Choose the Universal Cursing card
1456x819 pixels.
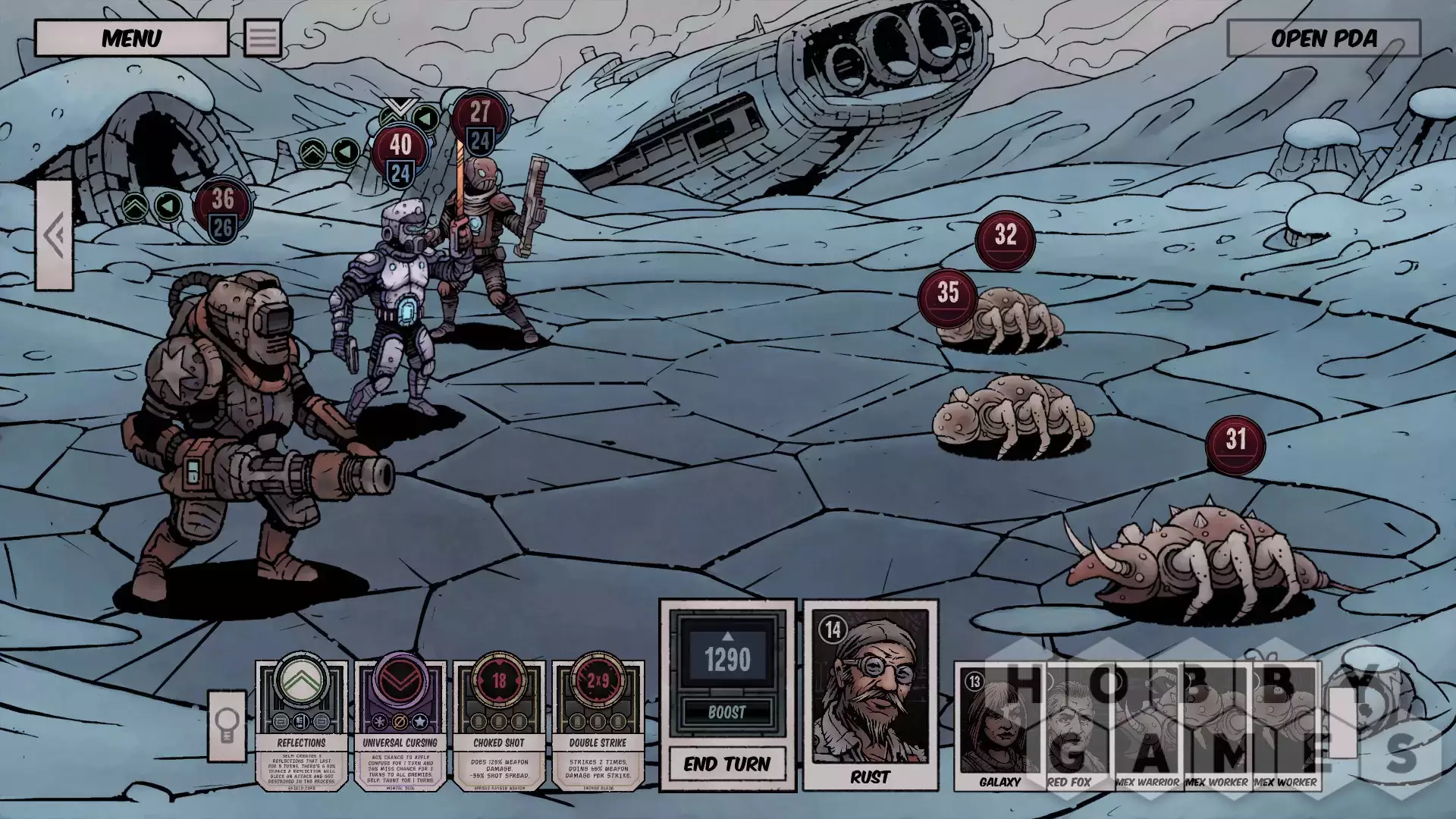tap(400, 724)
